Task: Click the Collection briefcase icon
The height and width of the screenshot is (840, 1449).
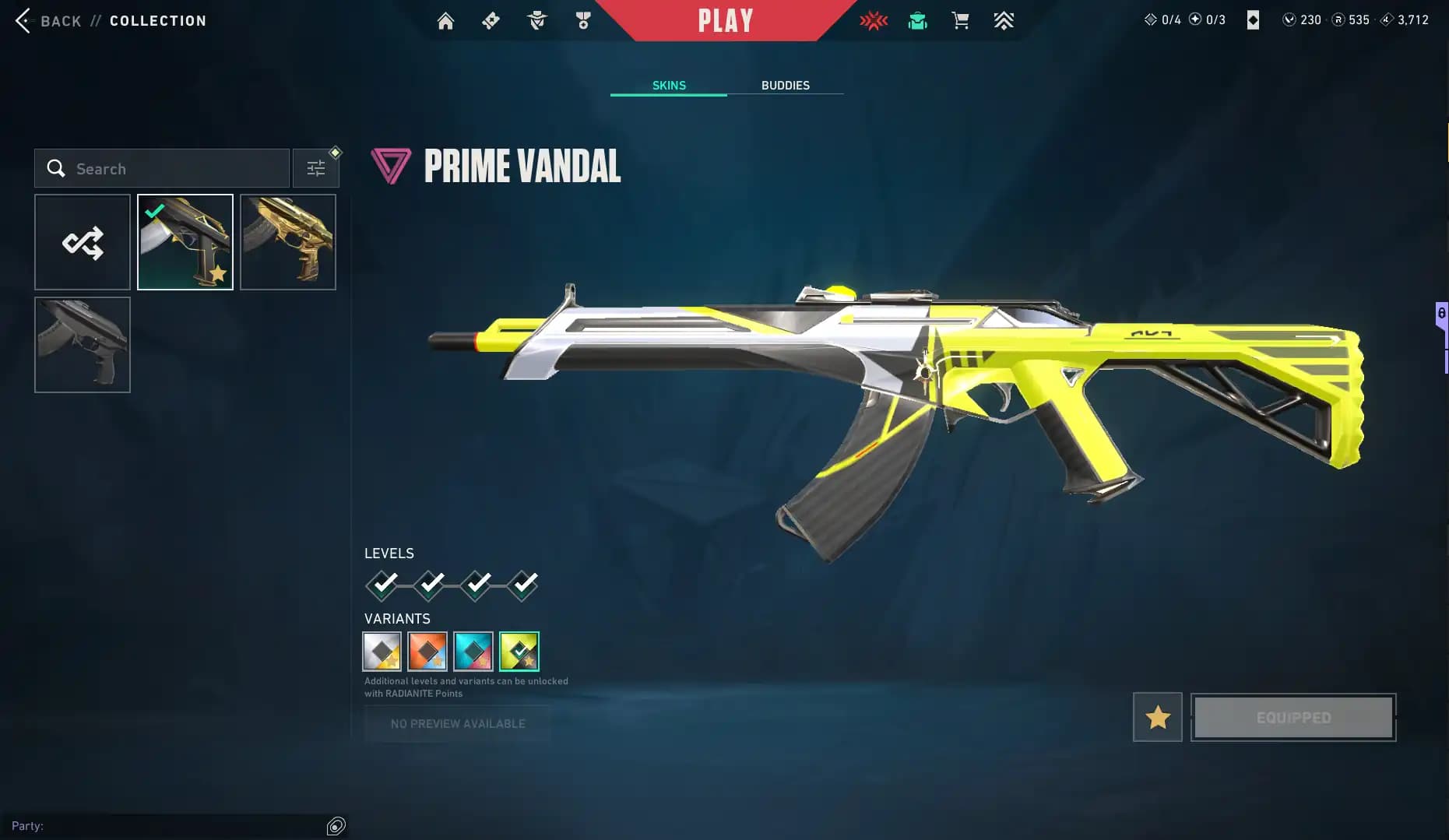Action: point(917,21)
